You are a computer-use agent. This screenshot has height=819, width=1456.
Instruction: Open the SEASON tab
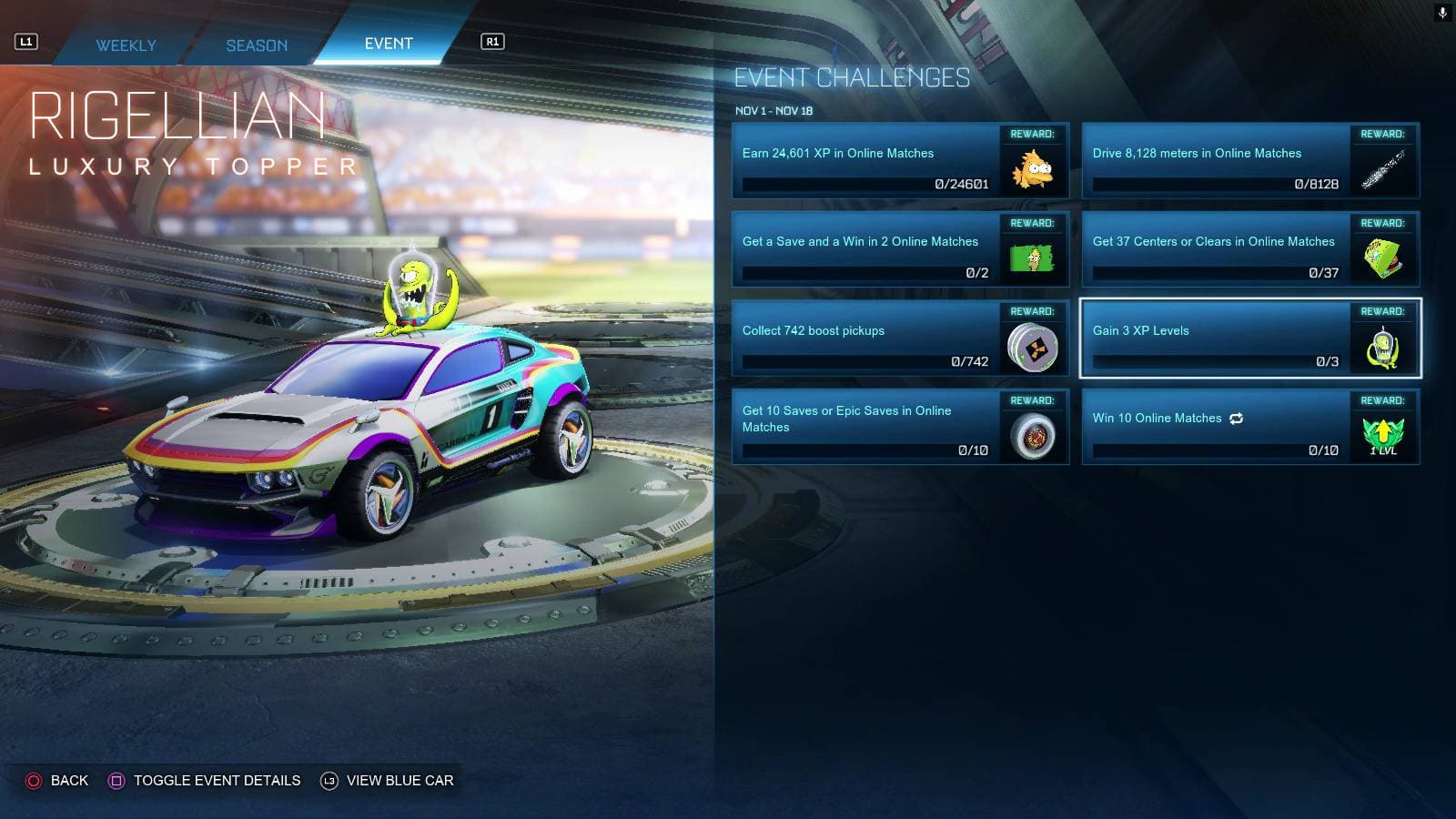pyautogui.click(x=257, y=45)
